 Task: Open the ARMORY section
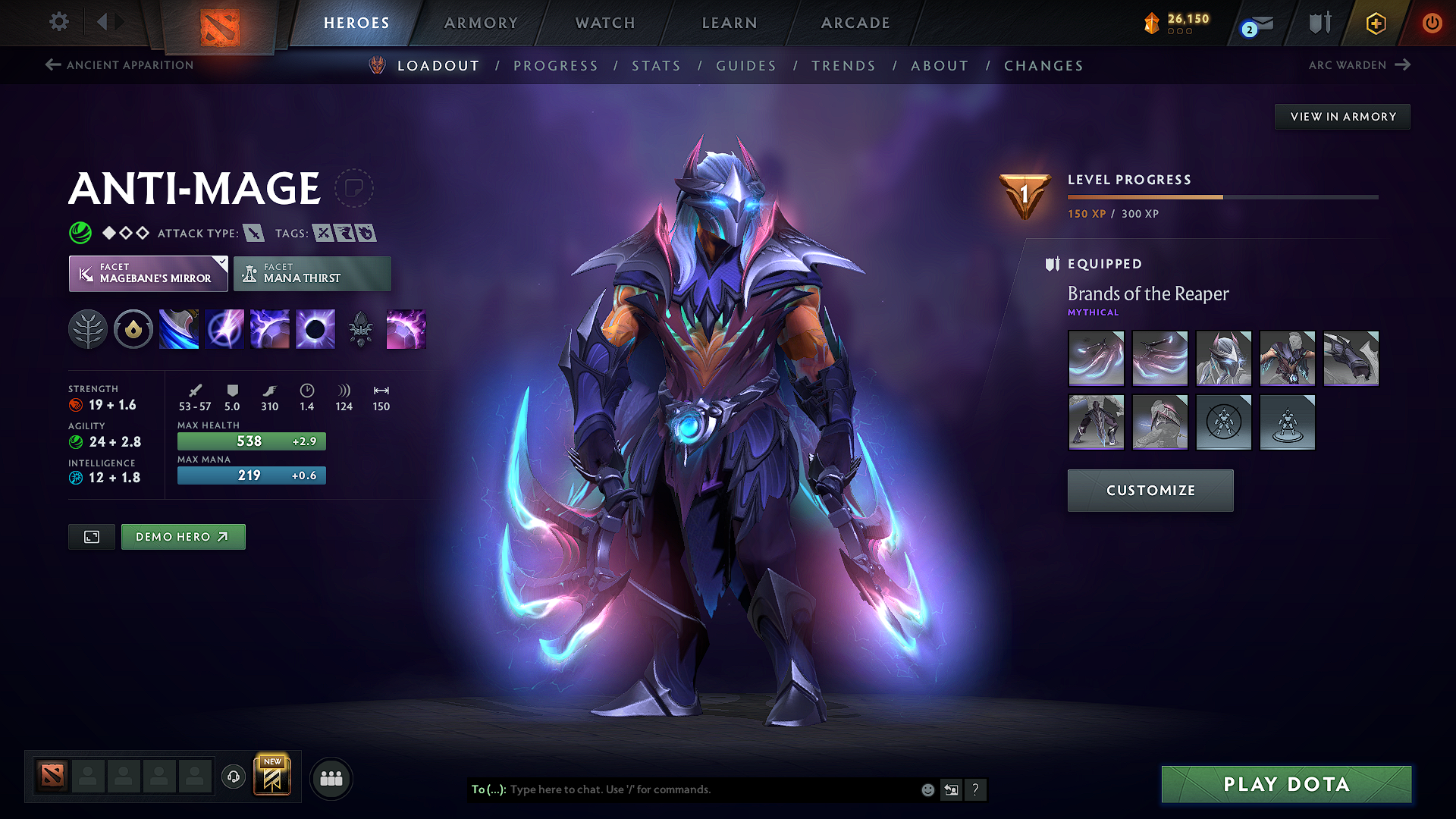pyautogui.click(x=481, y=23)
